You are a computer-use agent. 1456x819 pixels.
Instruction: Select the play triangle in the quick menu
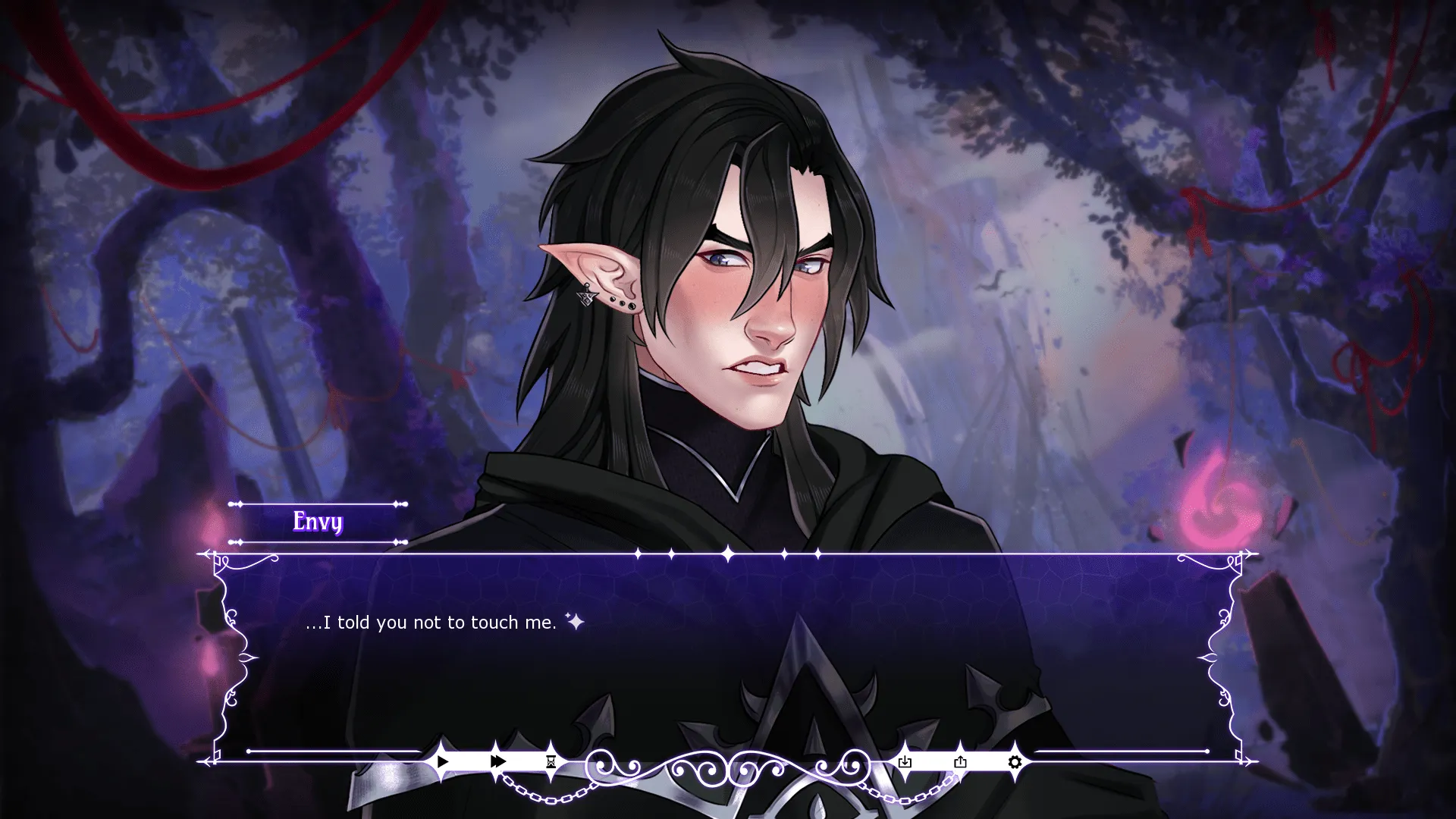[x=442, y=761]
